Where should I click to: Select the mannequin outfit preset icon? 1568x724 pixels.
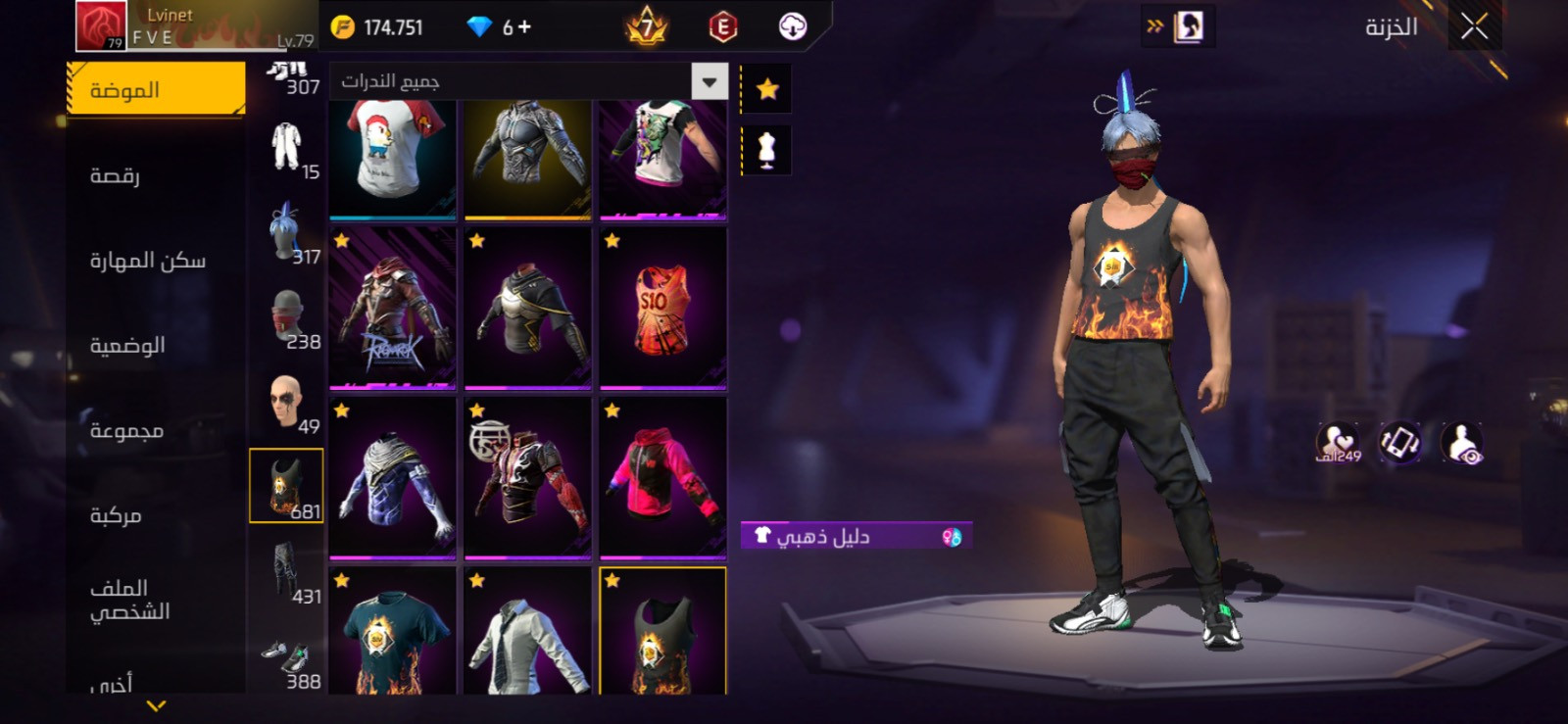coord(767,151)
